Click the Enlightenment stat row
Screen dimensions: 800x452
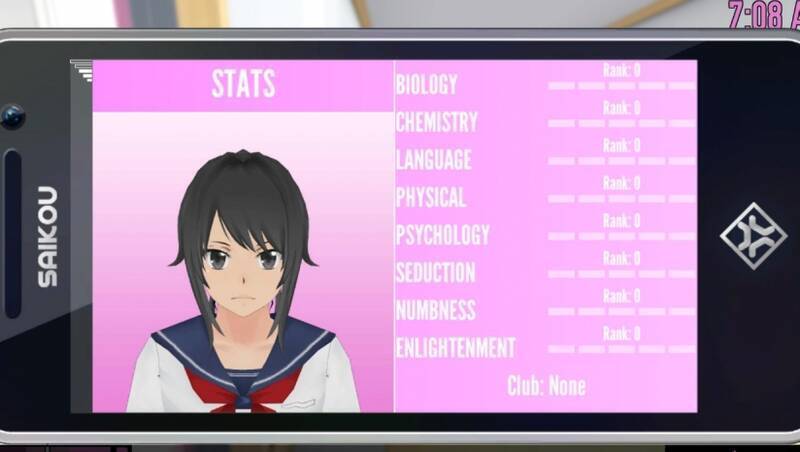click(456, 348)
